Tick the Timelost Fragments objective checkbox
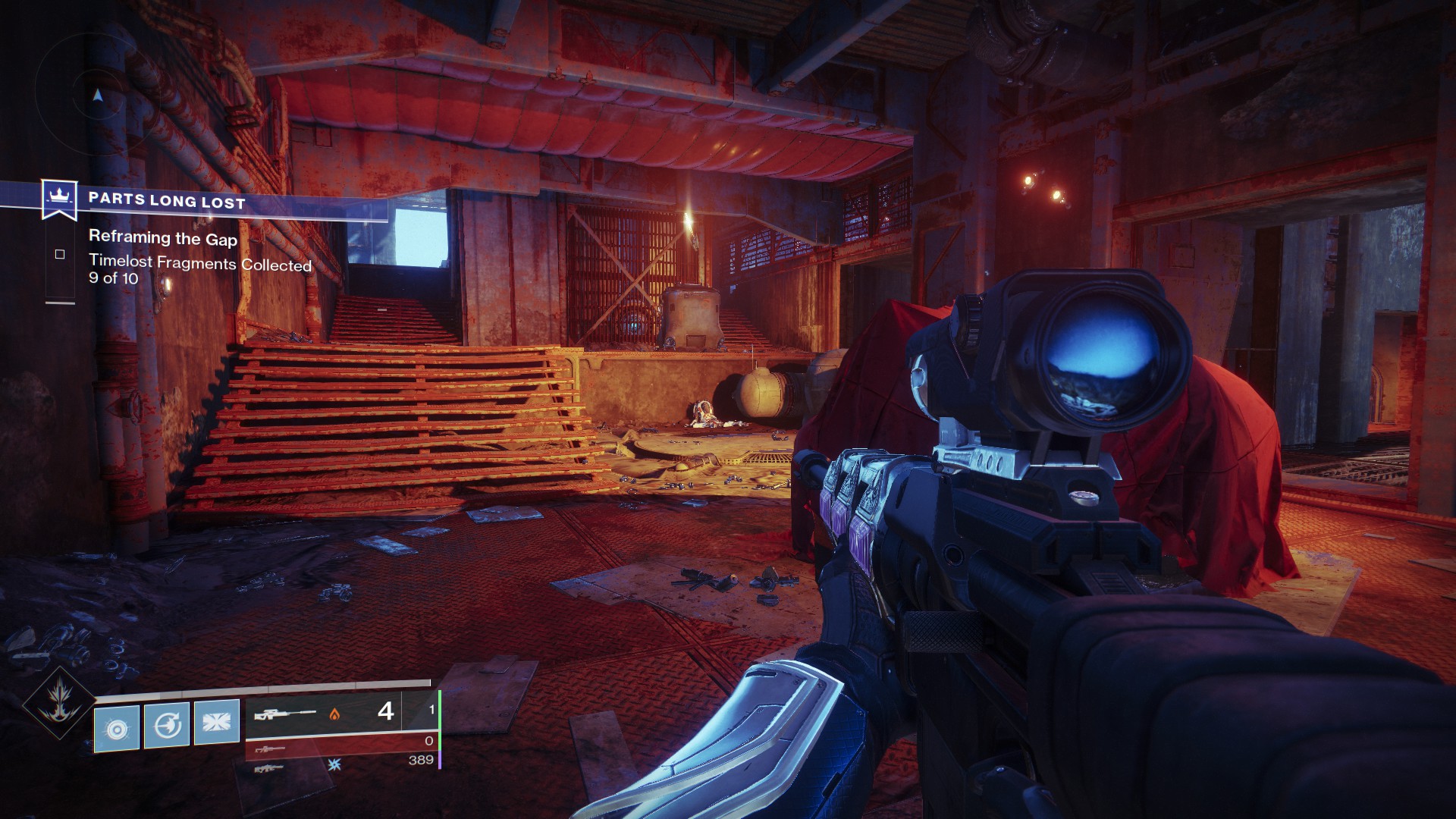This screenshot has height=819, width=1456. point(60,255)
